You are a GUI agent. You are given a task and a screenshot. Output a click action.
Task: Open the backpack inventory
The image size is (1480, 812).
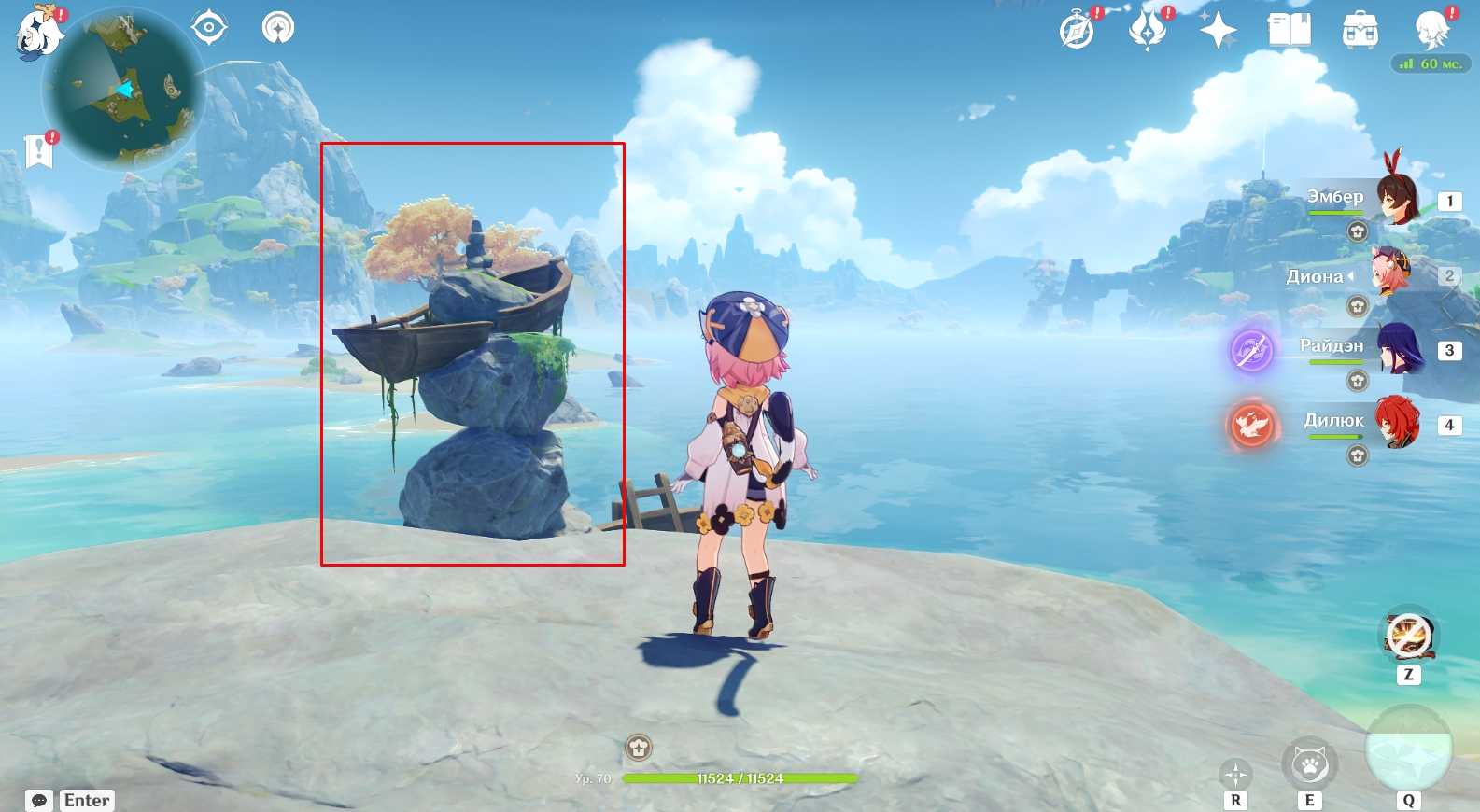(1360, 31)
